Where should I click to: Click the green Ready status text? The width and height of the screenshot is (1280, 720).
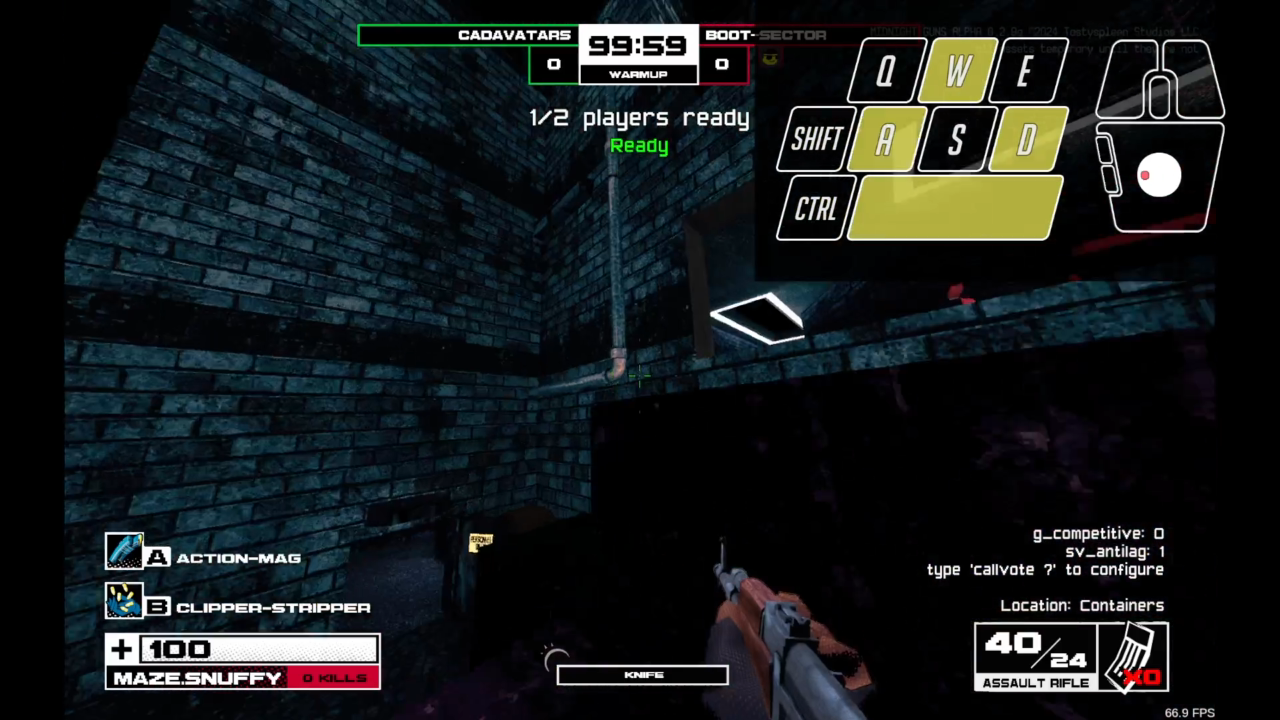click(639, 146)
